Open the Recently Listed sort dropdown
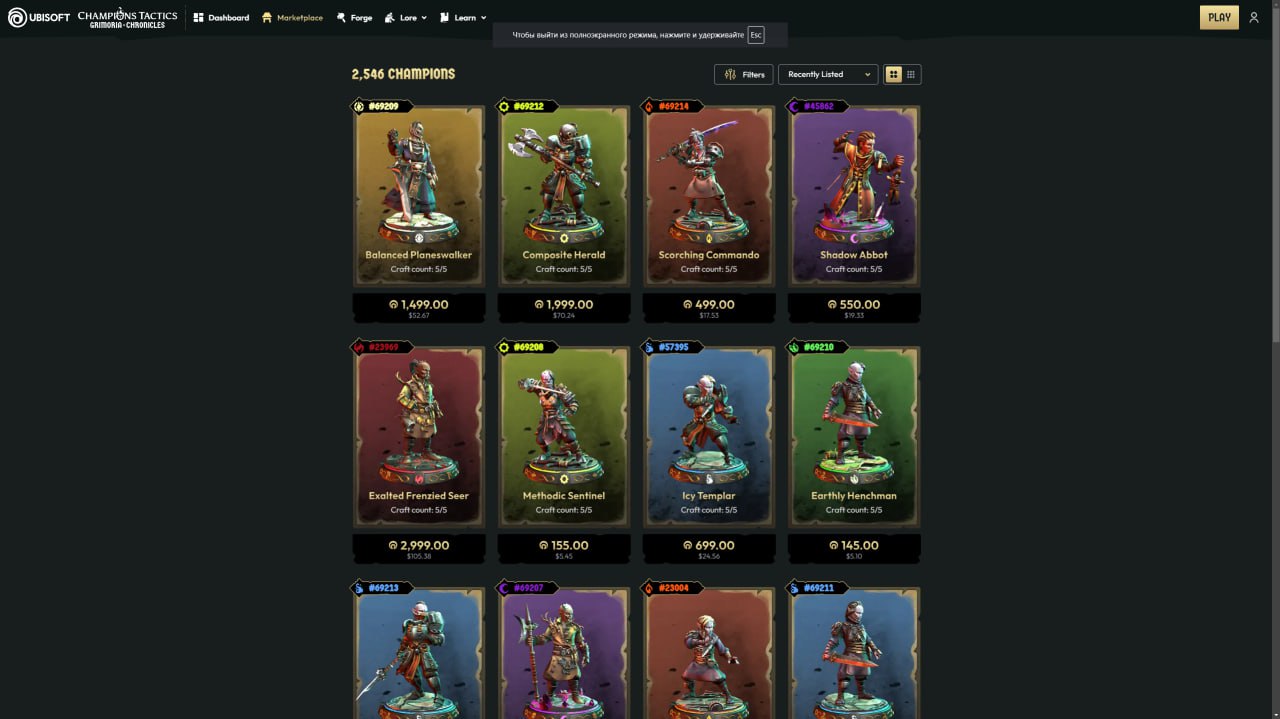Viewport: 1280px width, 719px height. [828, 74]
